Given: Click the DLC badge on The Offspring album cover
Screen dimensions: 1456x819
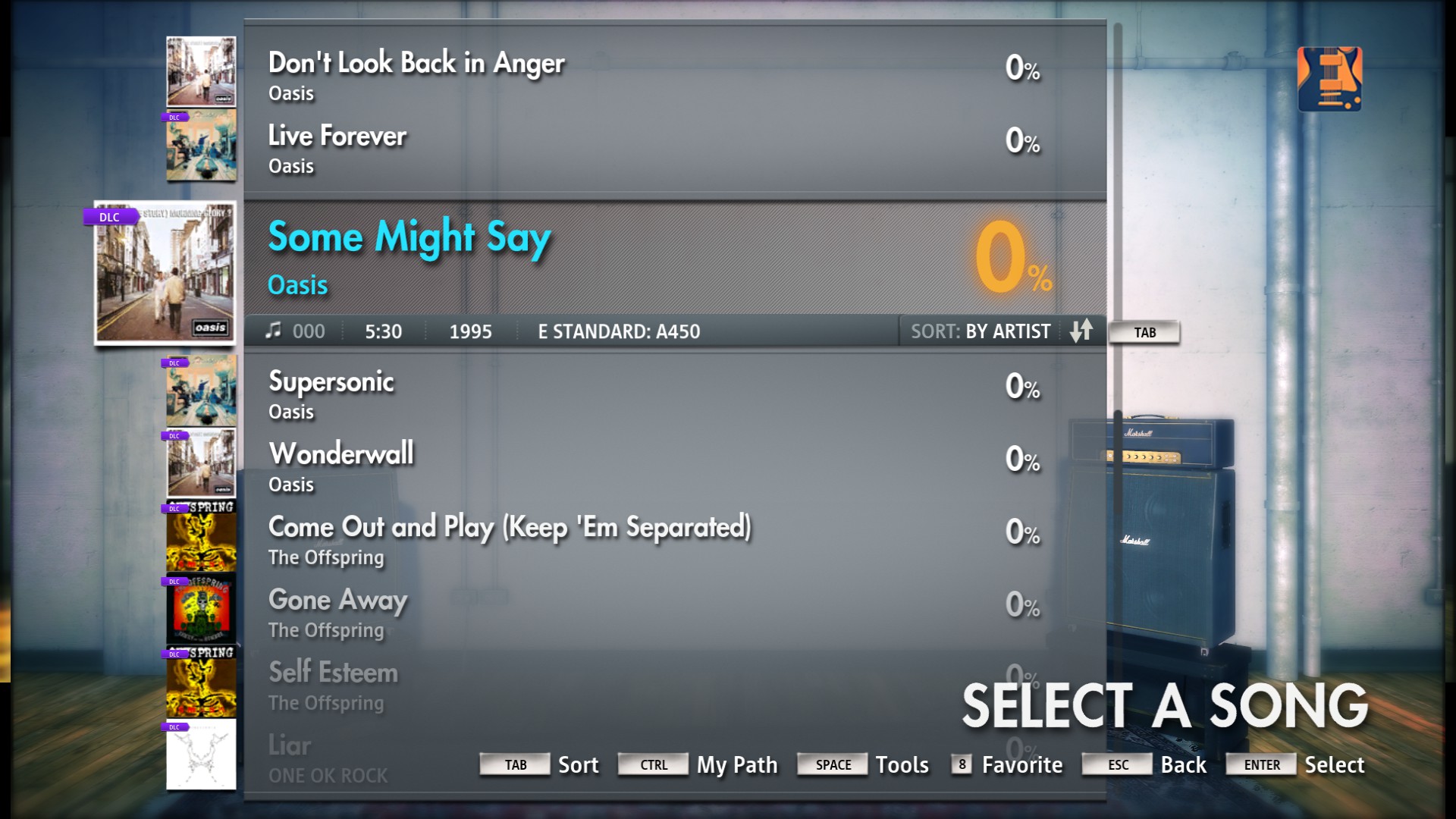Looking at the screenshot, I should [x=175, y=507].
